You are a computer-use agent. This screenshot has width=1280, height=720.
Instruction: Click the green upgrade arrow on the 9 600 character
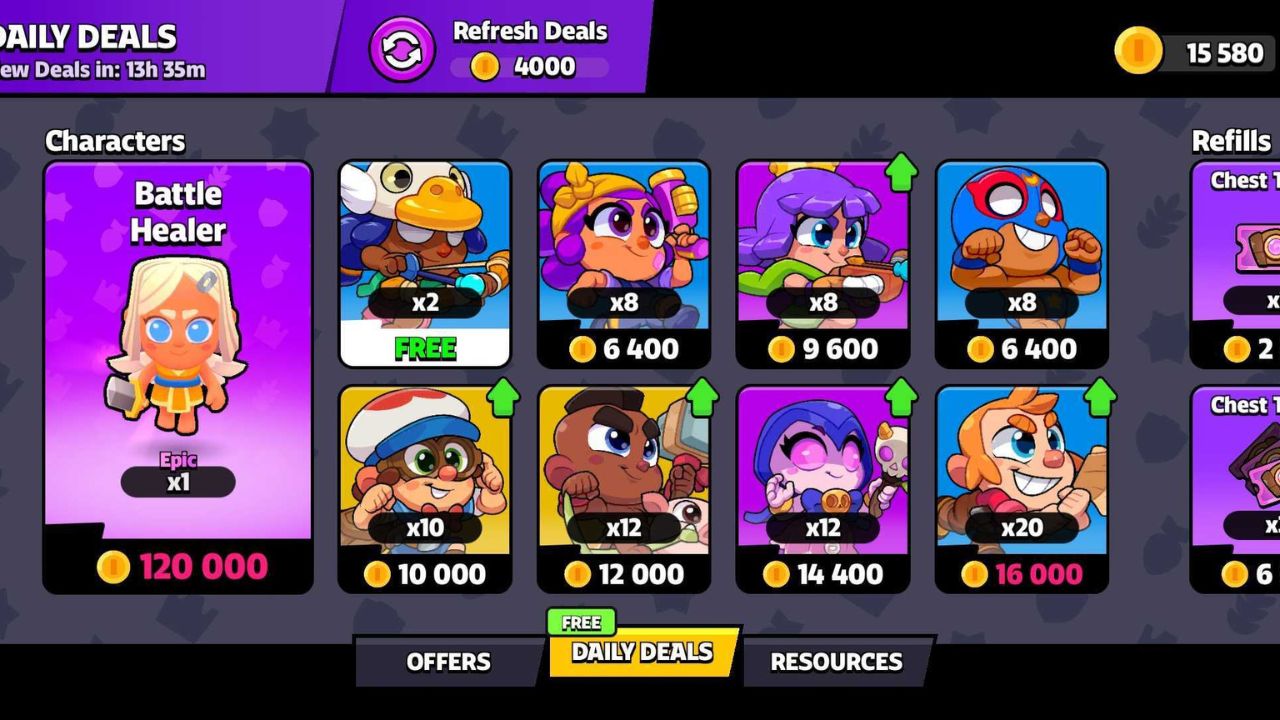coord(903,170)
